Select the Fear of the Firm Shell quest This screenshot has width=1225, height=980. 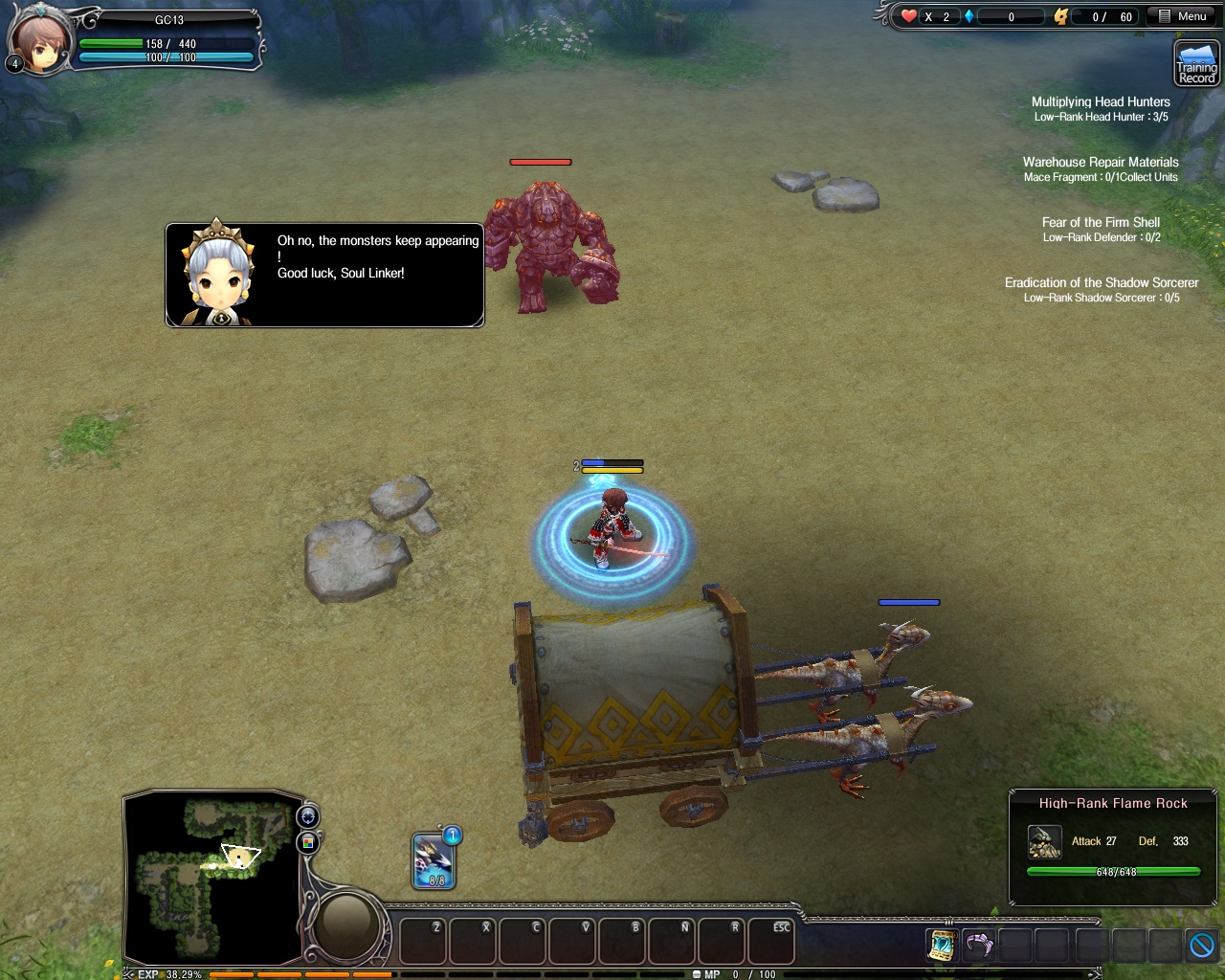(1101, 222)
